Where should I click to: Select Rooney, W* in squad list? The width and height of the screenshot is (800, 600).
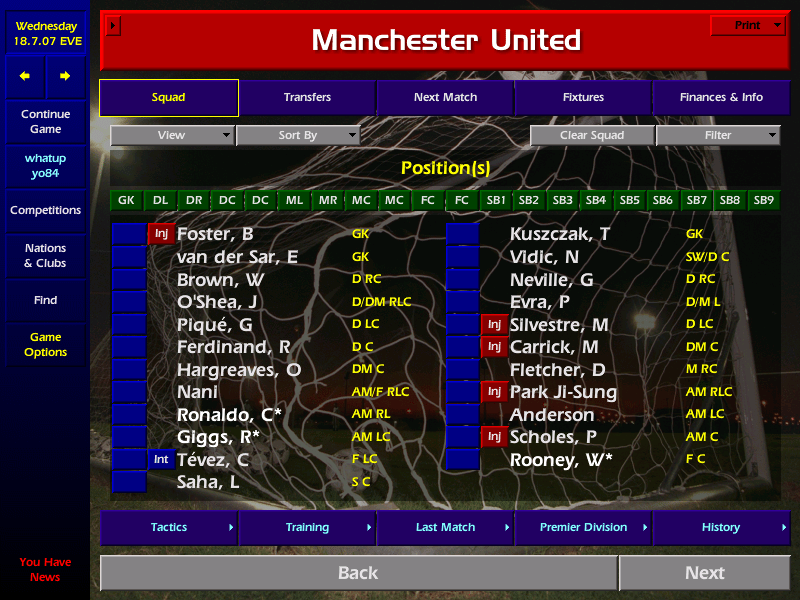point(562,460)
